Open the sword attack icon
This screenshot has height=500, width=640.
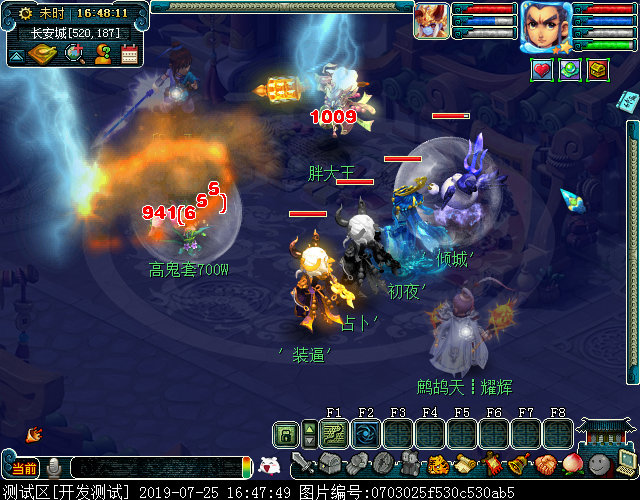304,465
